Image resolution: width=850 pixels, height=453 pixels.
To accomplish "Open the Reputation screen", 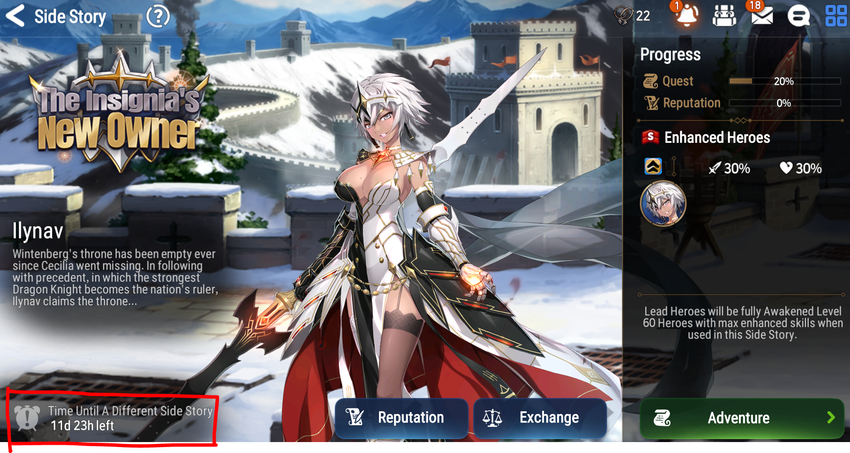I will 401,418.
